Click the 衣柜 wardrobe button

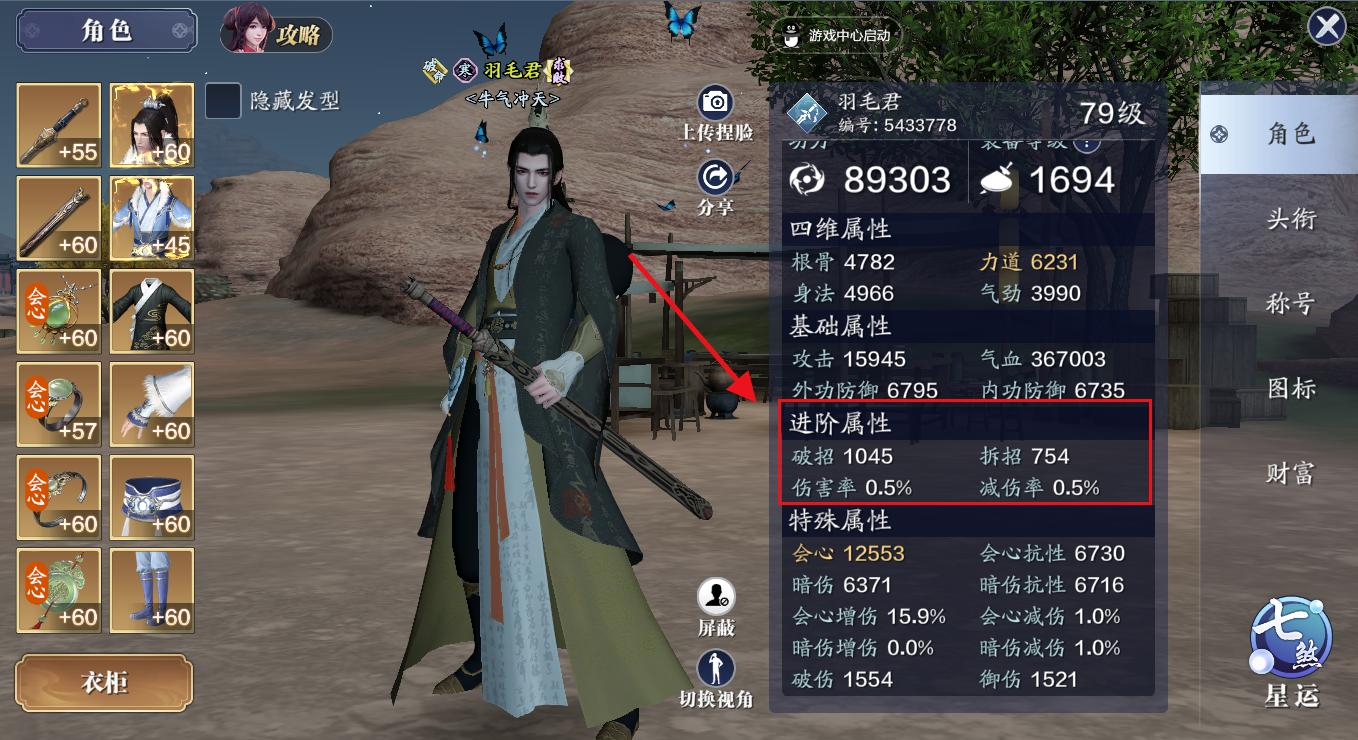104,683
